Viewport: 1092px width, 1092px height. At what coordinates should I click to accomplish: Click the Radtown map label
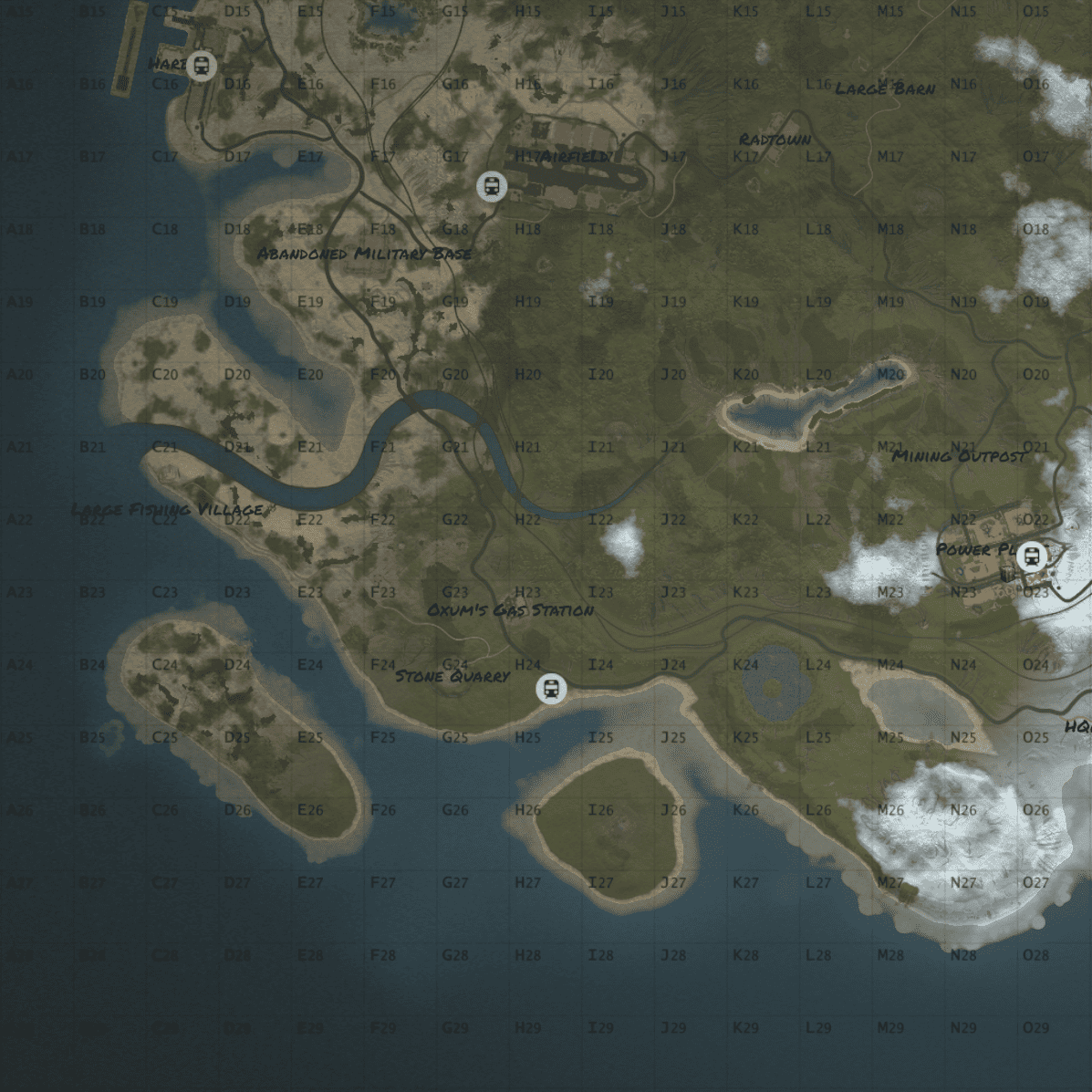(775, 140)
